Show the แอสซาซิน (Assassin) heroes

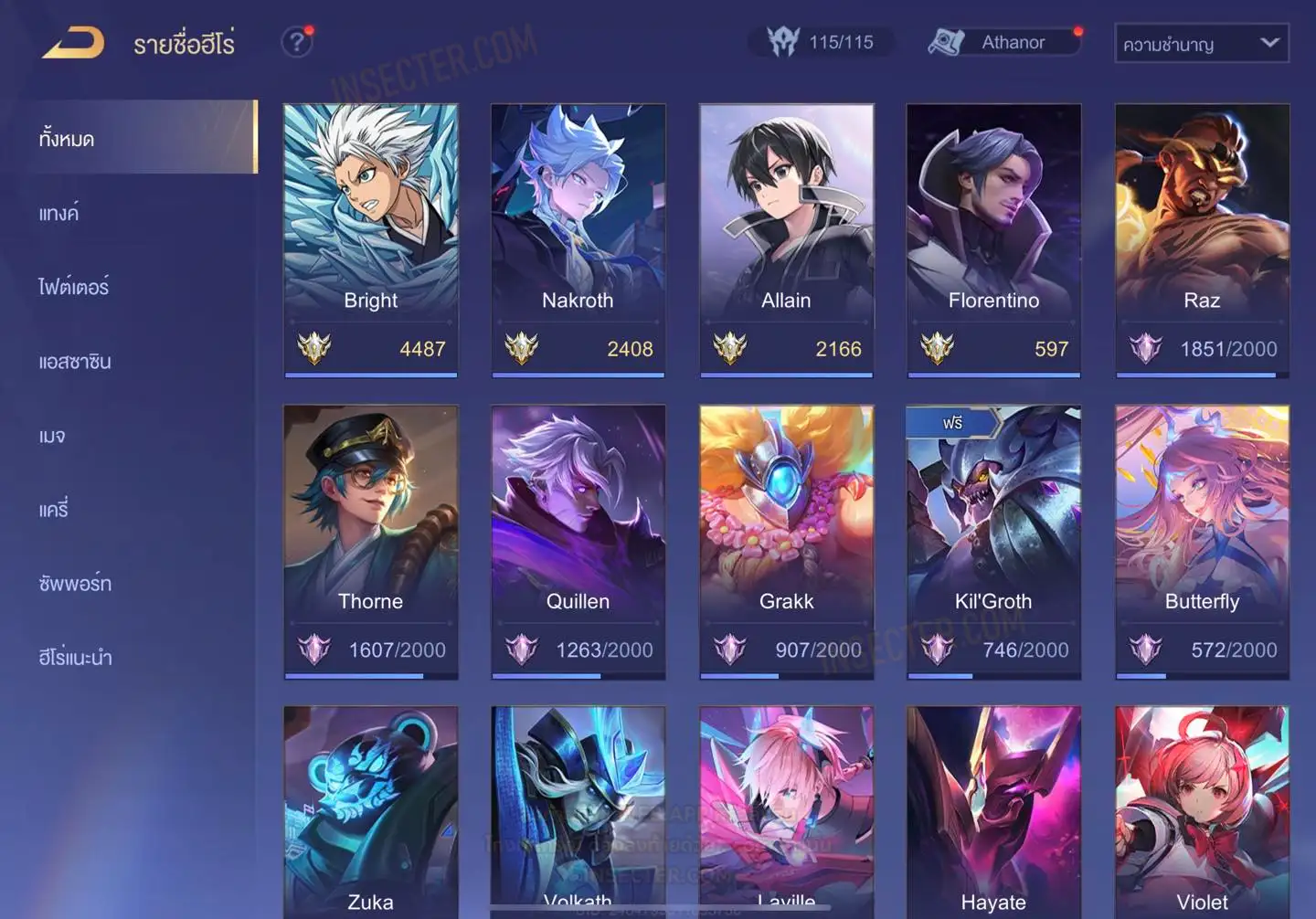75,362
